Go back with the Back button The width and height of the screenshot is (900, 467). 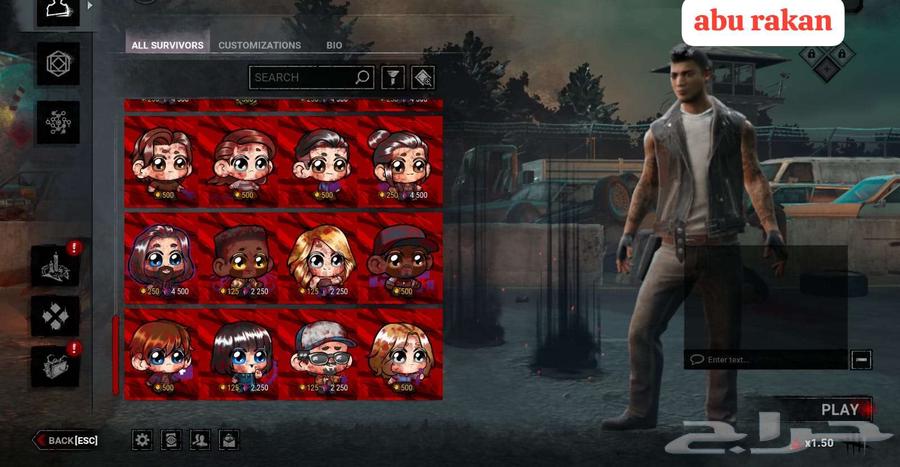68,440
